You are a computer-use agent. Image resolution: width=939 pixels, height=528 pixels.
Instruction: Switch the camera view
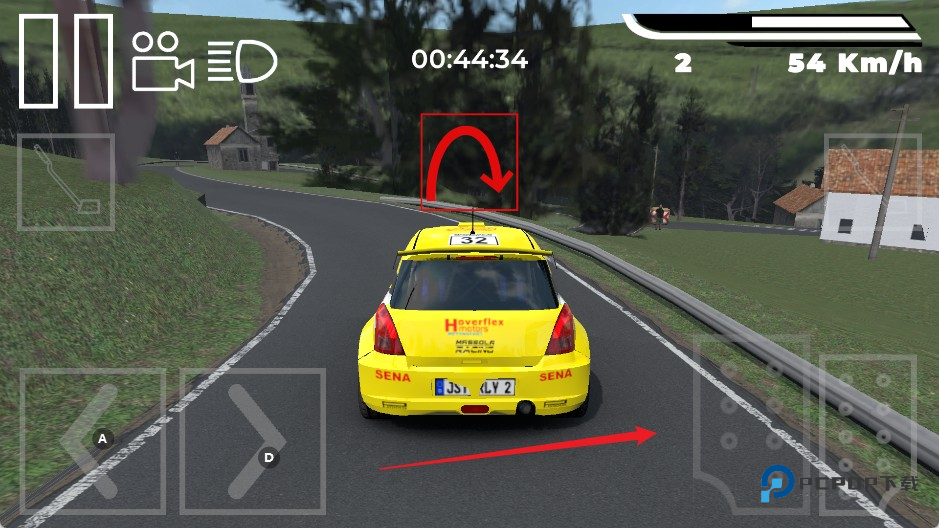(162, 62)
